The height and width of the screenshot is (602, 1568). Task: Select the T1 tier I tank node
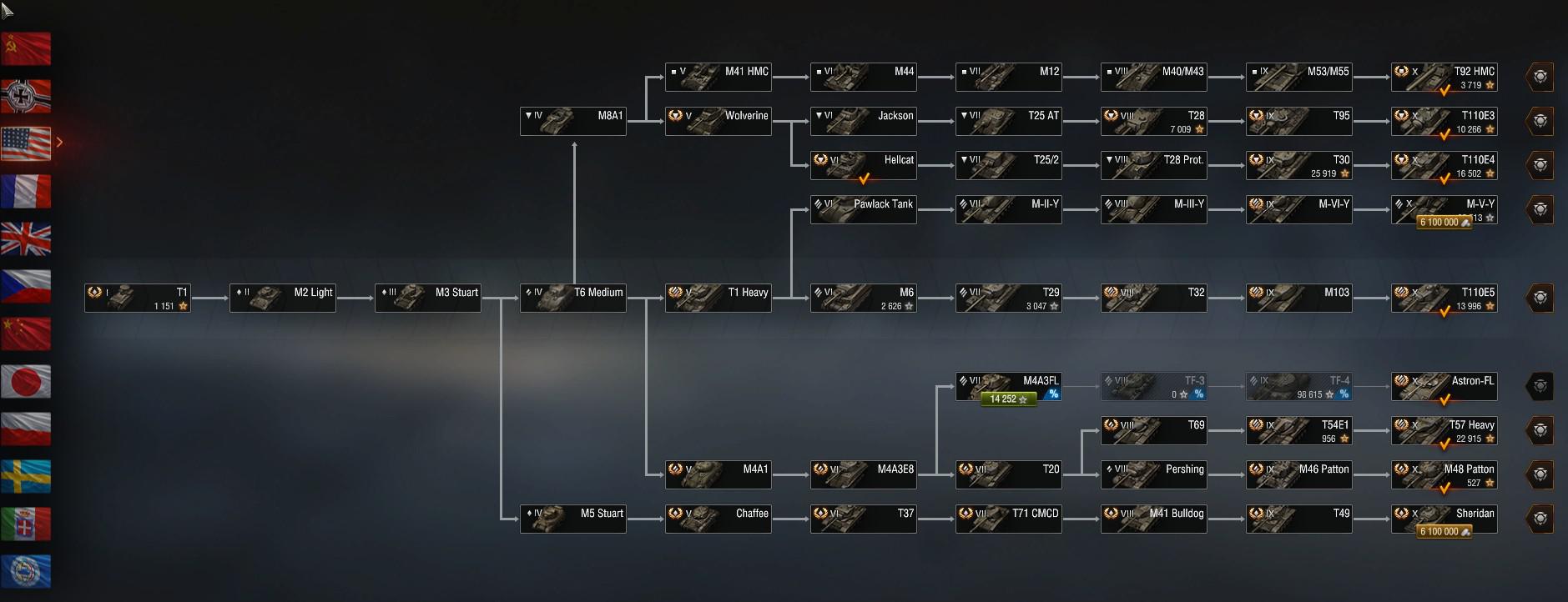(x=138, y=298)
